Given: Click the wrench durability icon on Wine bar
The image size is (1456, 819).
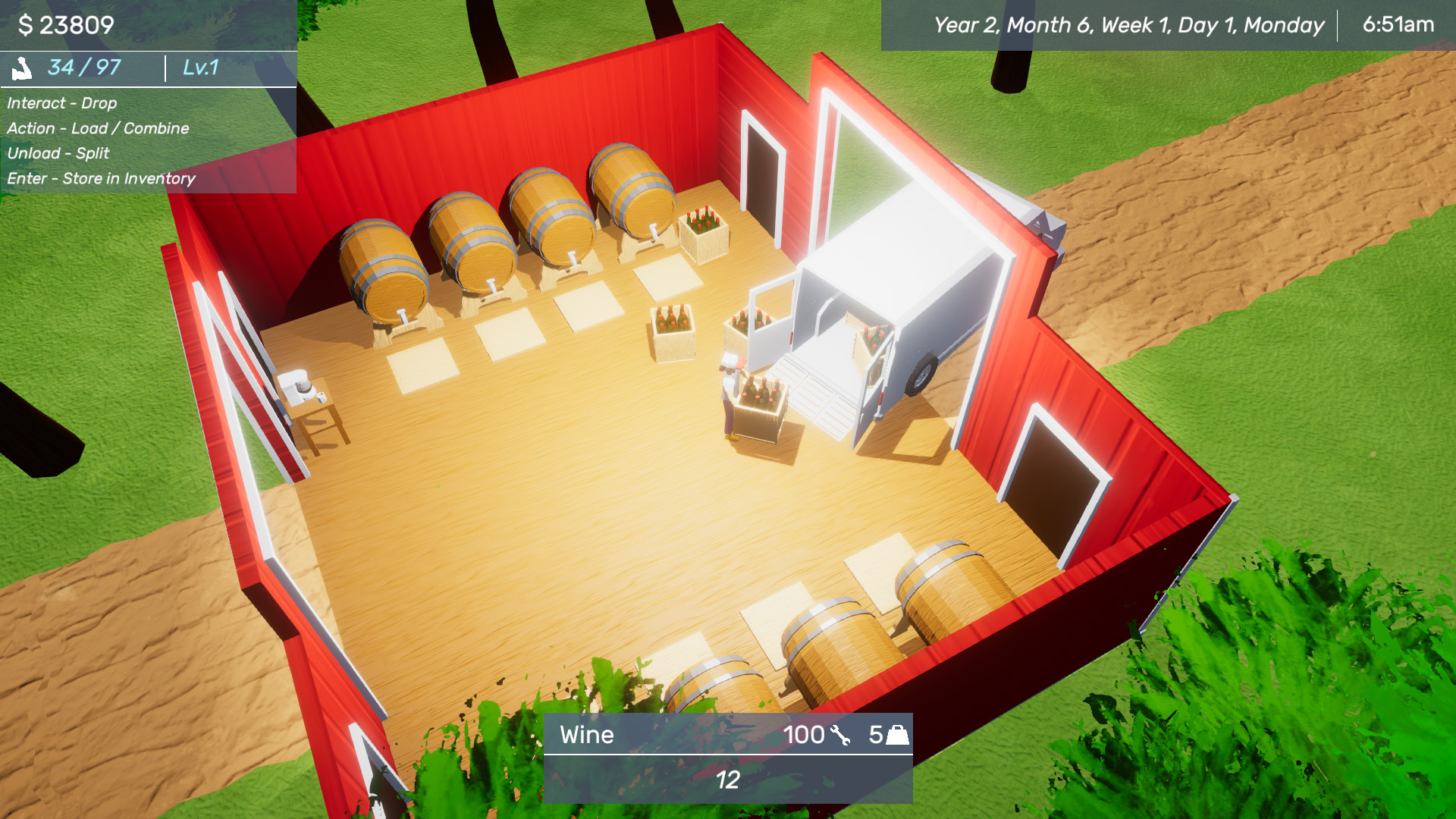Looking at the screenshot, I should (x=840, y=735).
